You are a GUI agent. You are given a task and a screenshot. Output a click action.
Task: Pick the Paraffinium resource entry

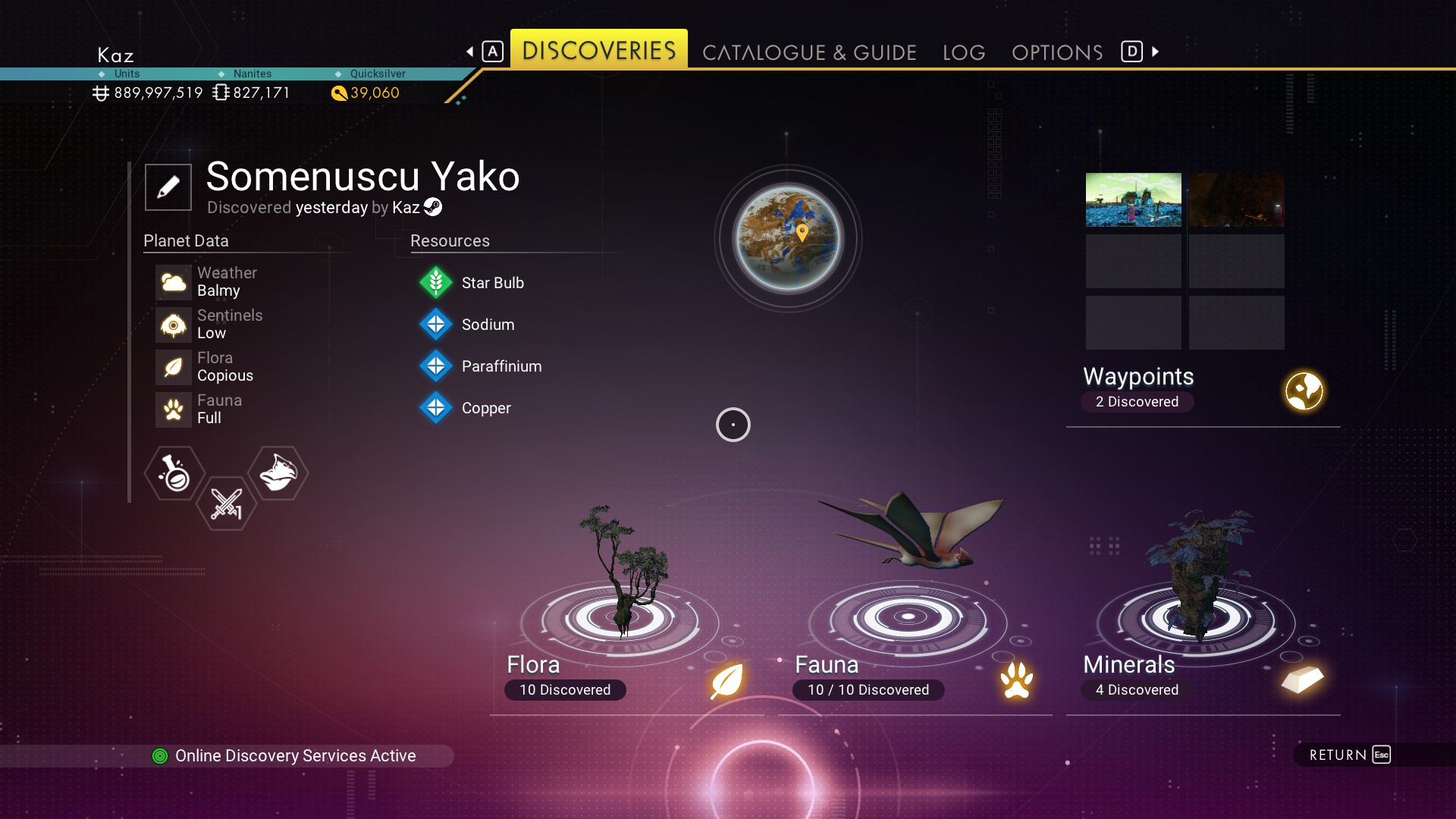[501, 366]
